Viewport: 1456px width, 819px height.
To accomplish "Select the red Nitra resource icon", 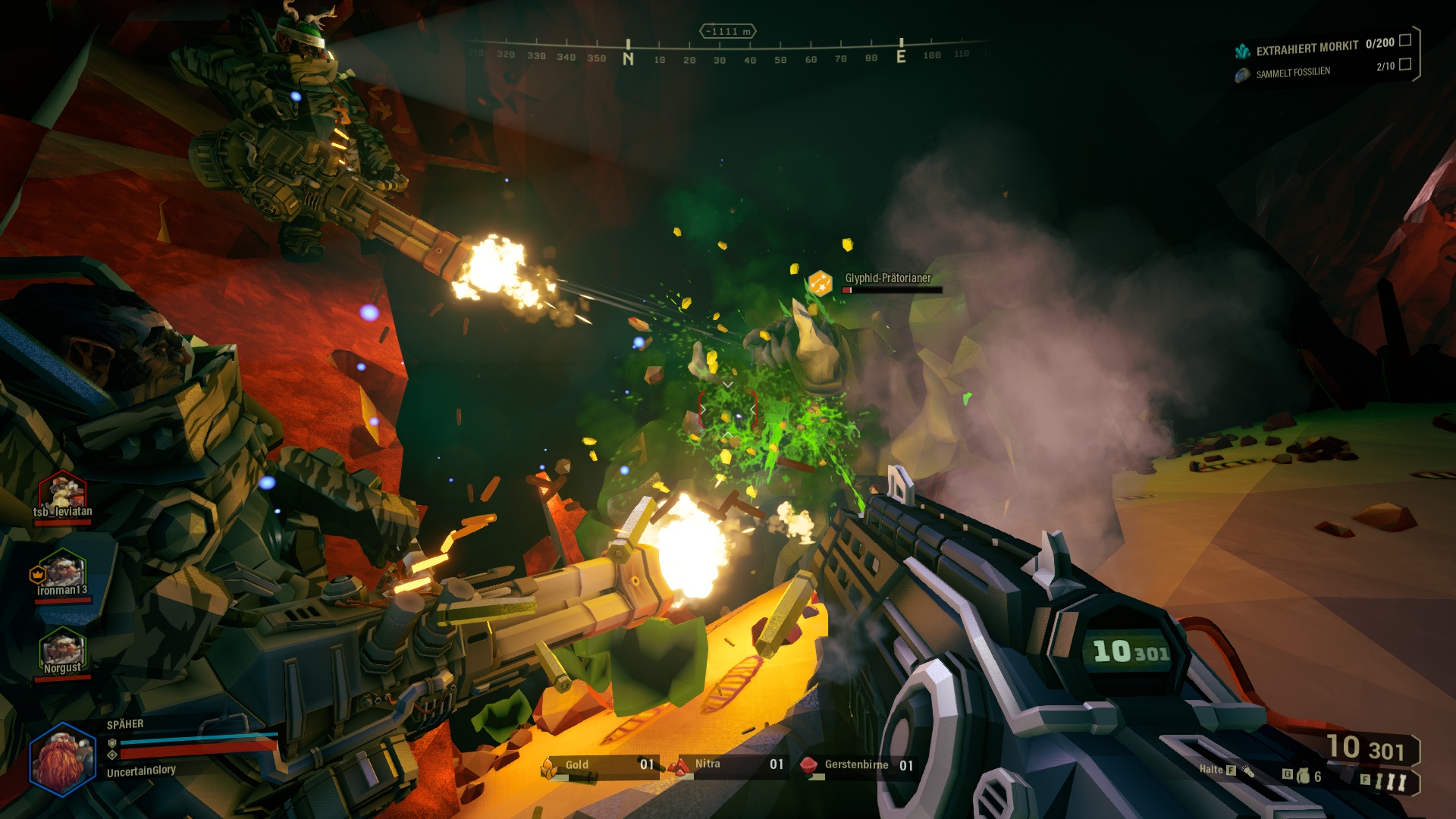I will click(681, 765).
